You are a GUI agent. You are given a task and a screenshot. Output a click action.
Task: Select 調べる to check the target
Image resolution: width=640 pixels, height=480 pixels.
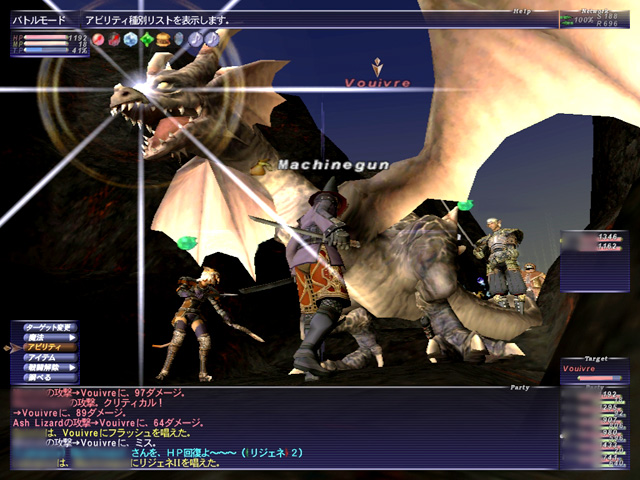coord(40,377)
